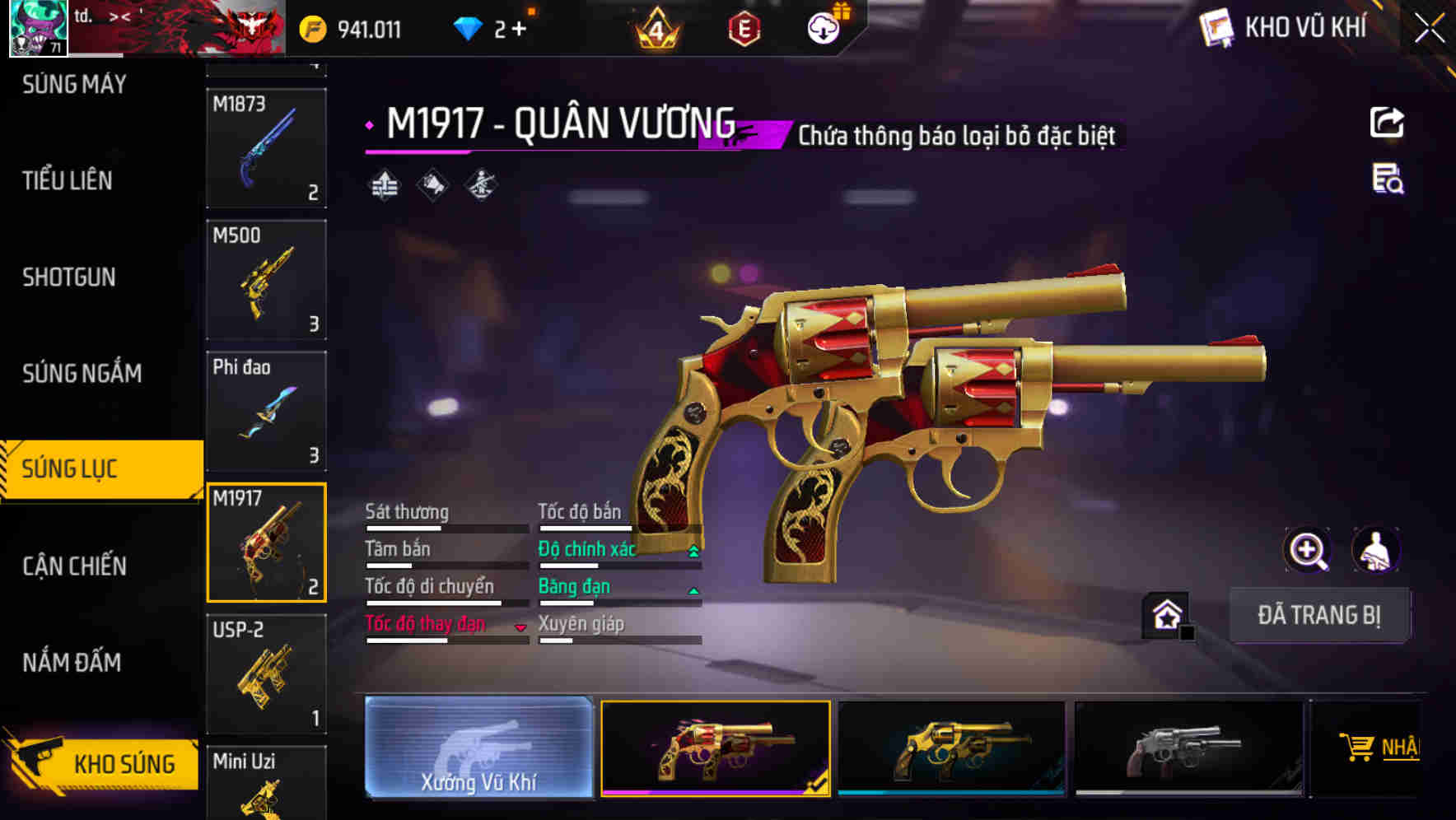The image size is (1456, 820).
Task: Select the M1917 thumbnail in the sidebar
Action: point(265,542)
